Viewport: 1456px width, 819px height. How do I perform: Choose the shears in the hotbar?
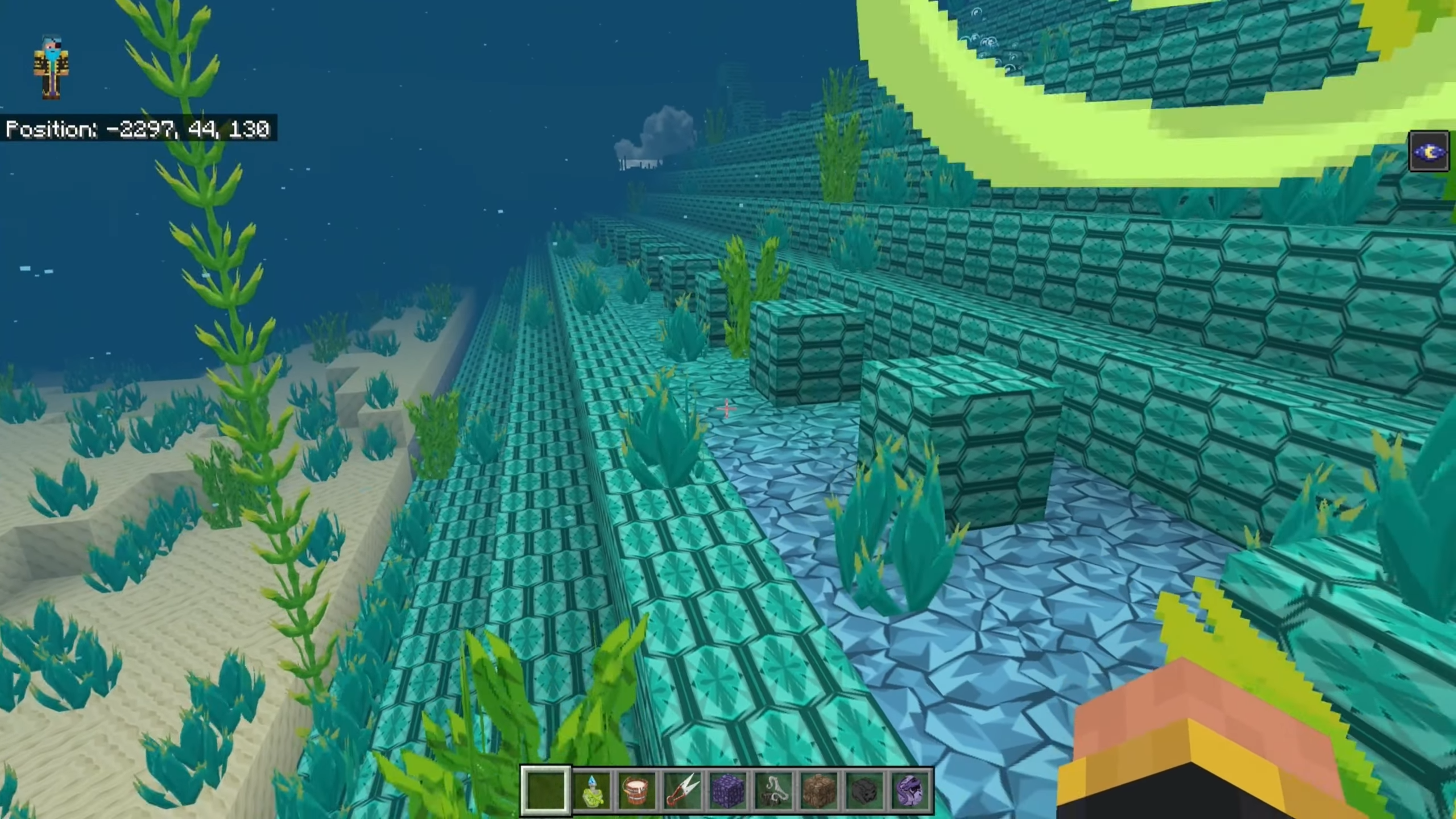point(682,791)
